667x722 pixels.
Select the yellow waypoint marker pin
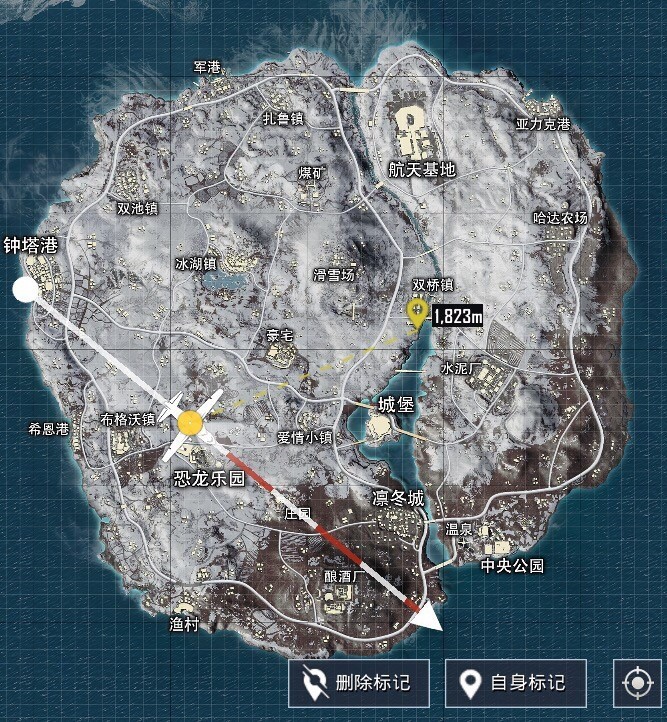pos(417,313)
